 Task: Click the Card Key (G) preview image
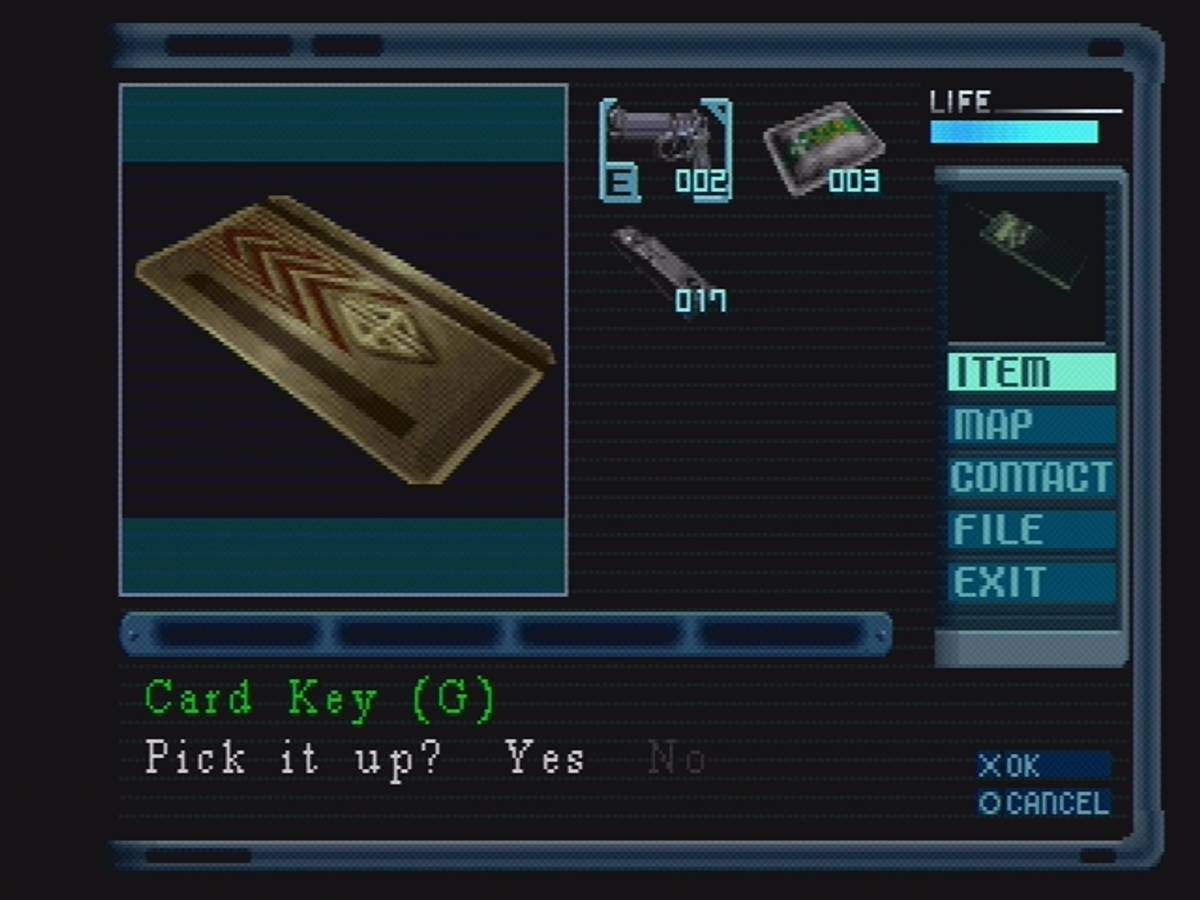[343, 340]
